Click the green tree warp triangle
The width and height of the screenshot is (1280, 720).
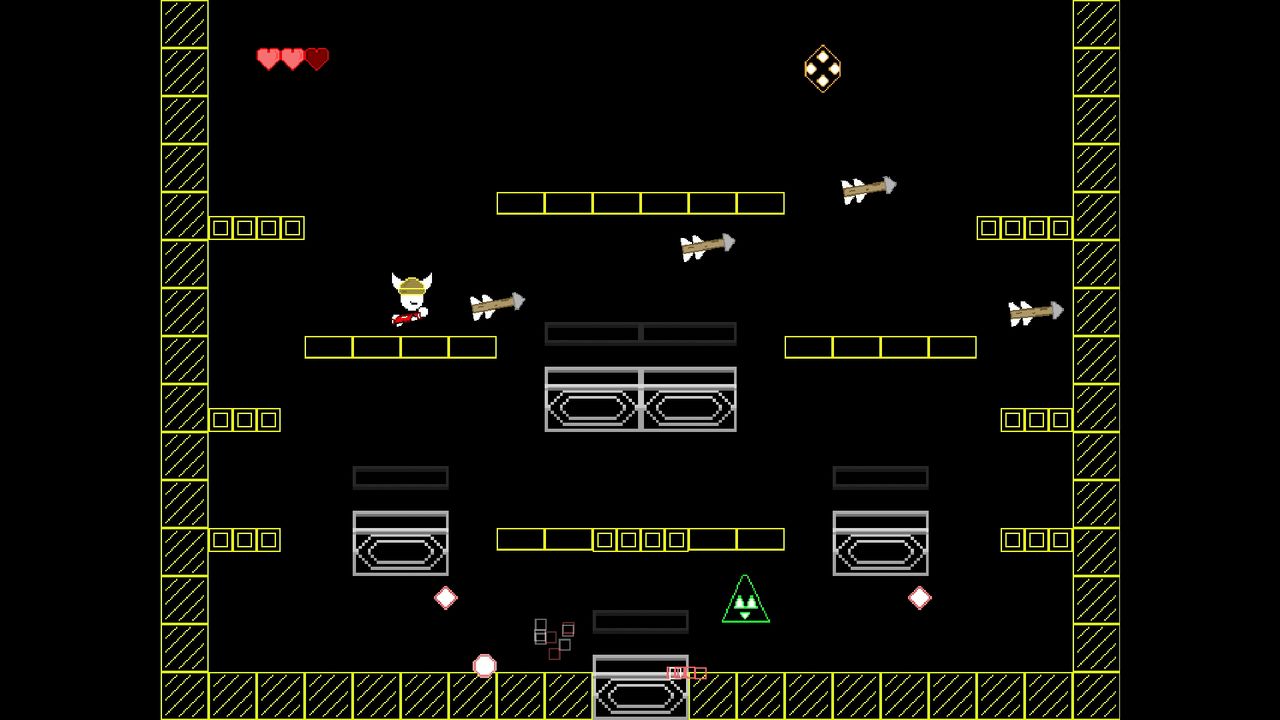(x=744, y=598)
